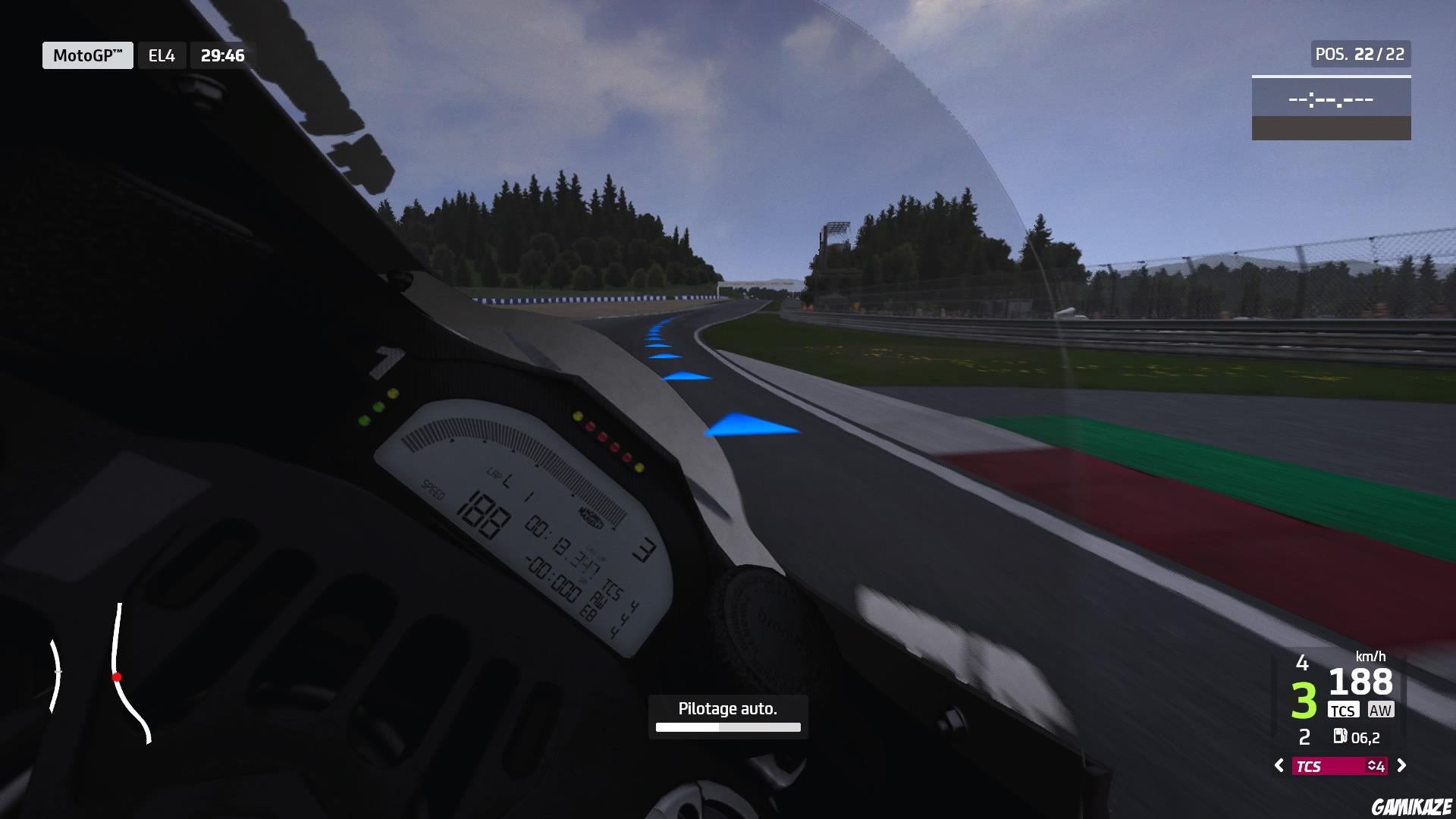Toggle the Pilotage auto assist
The height and width of the screenshot is (819, 1456).
(727, 708)
